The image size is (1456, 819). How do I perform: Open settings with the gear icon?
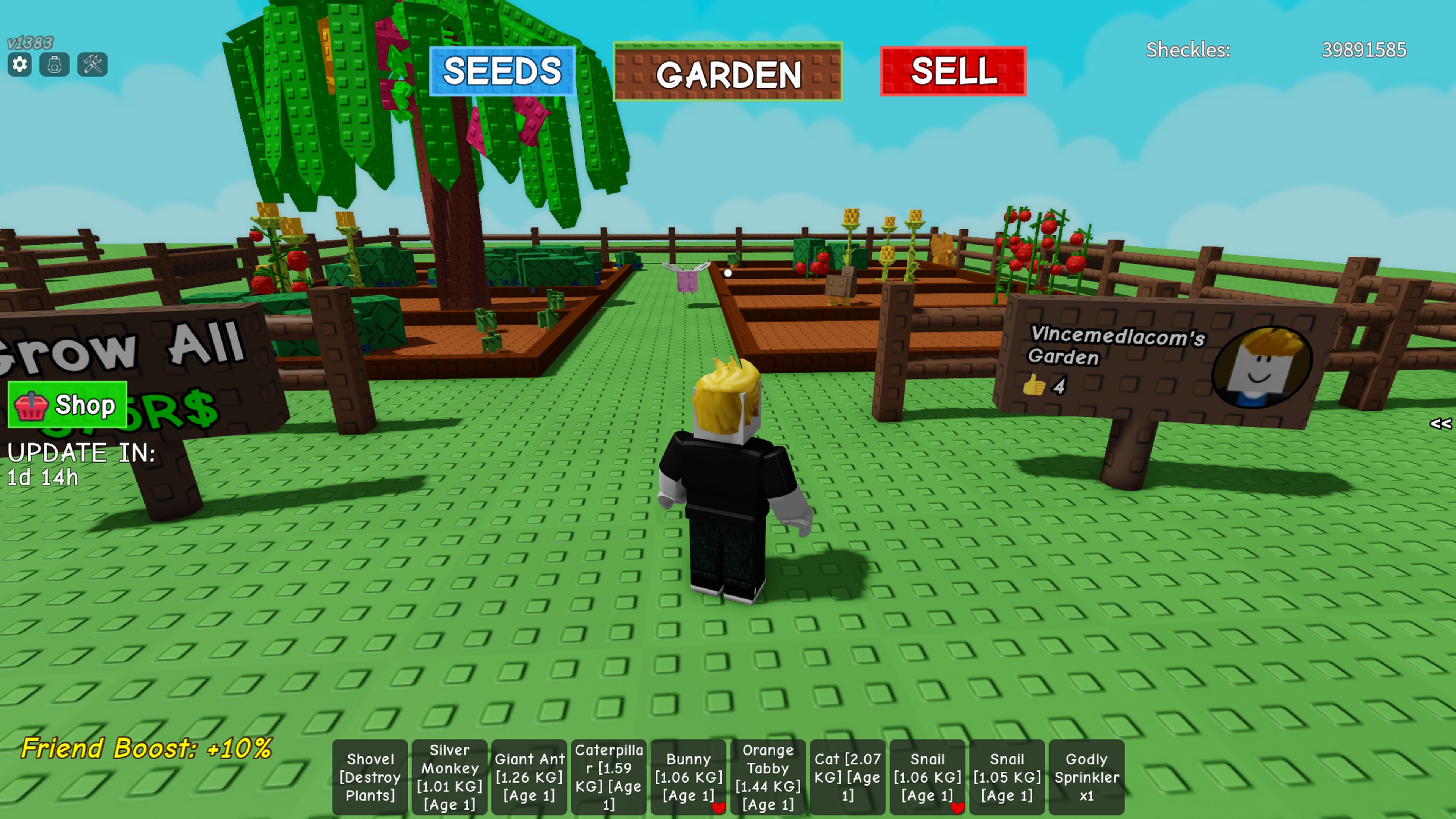point(20,64)
